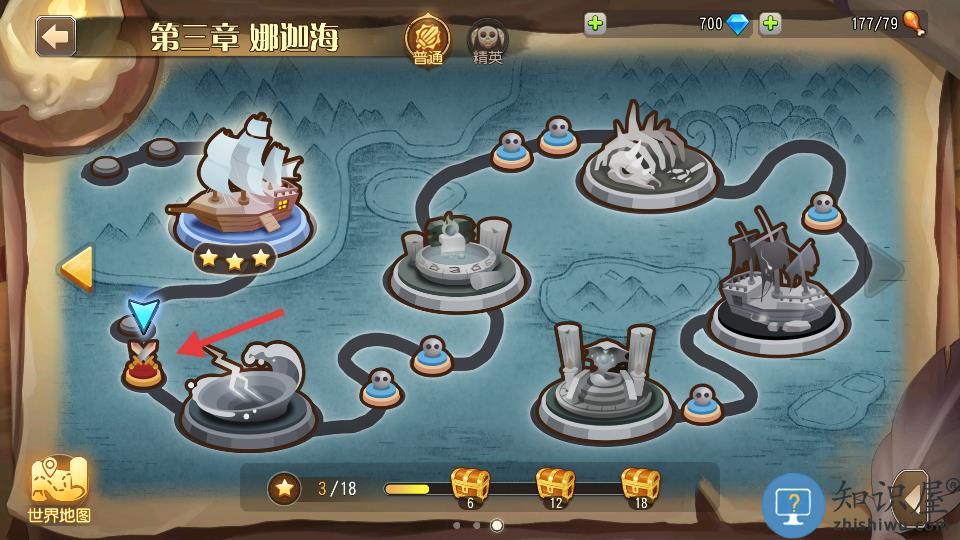Open the 18-star treasure chest reward
Image resolution: width=960 pixels, height=540 pixels.
coord(640,487)
